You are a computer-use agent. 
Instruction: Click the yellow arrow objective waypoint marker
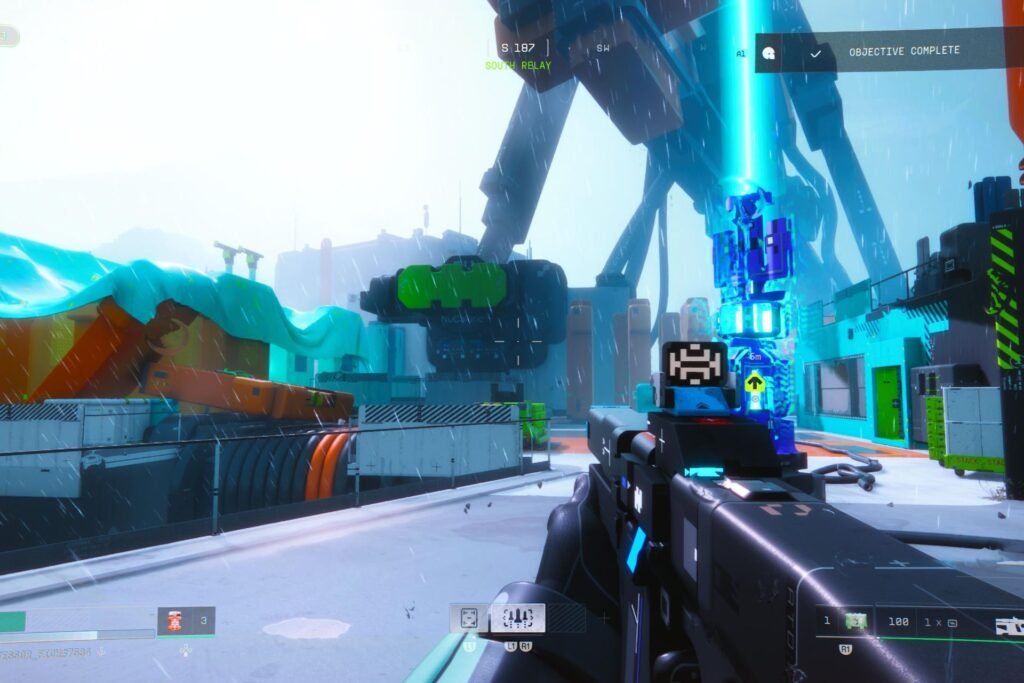click(755, 382)
